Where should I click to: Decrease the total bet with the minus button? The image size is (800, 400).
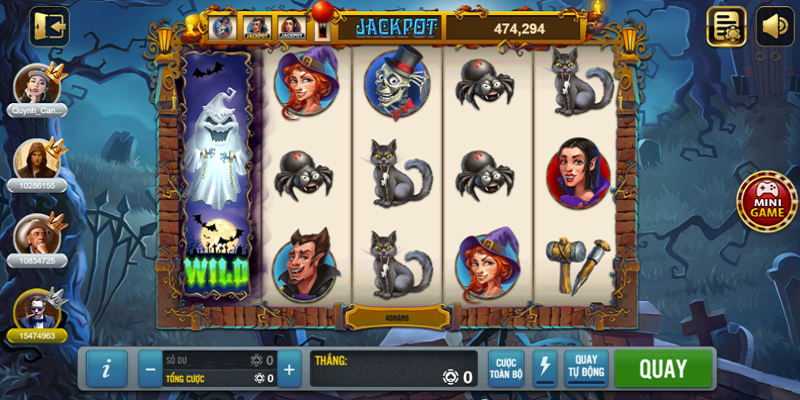point(150,369)
